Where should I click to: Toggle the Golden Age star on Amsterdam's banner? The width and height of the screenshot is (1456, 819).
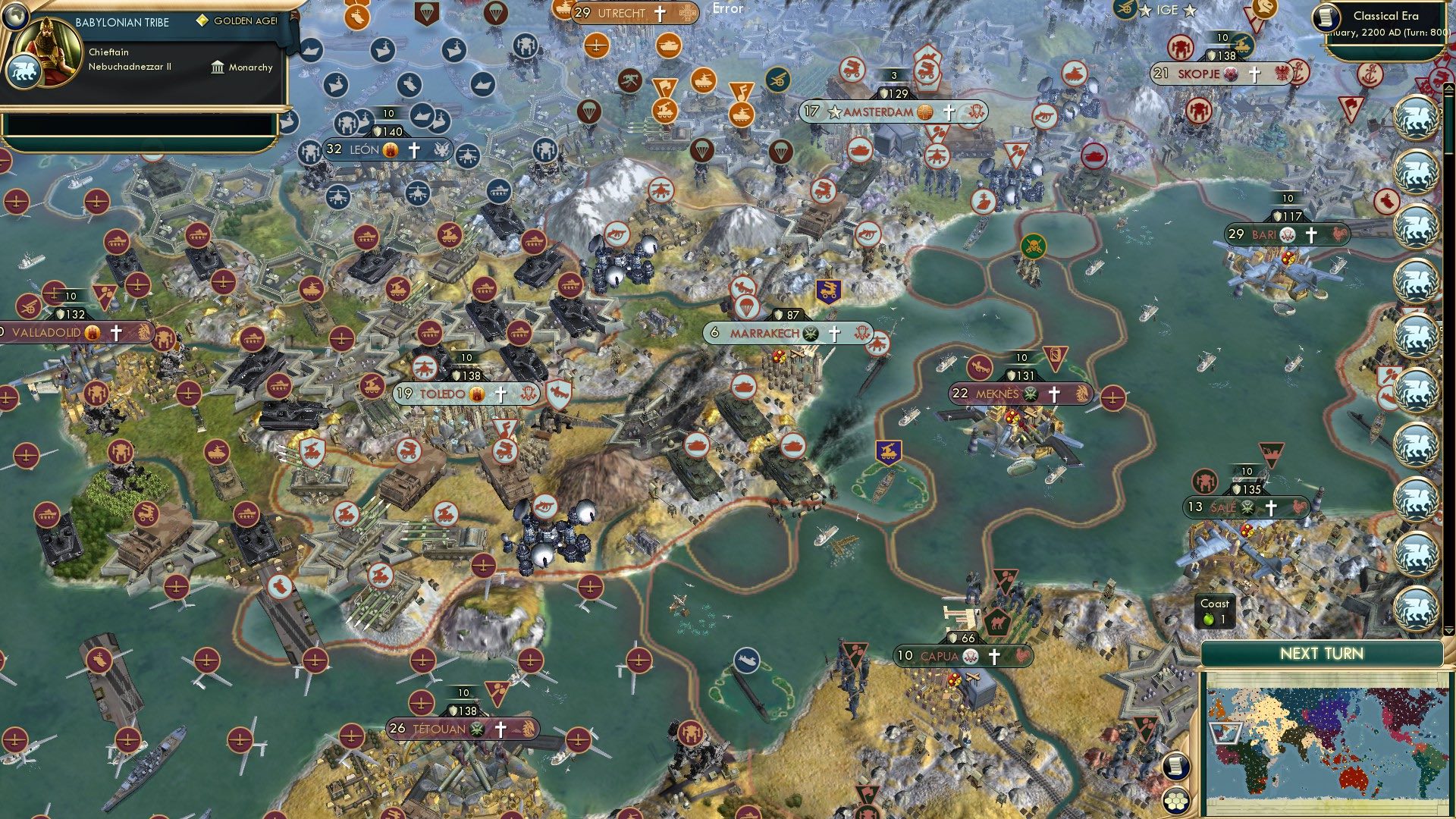pyautogui.click(x=834, y=112)
